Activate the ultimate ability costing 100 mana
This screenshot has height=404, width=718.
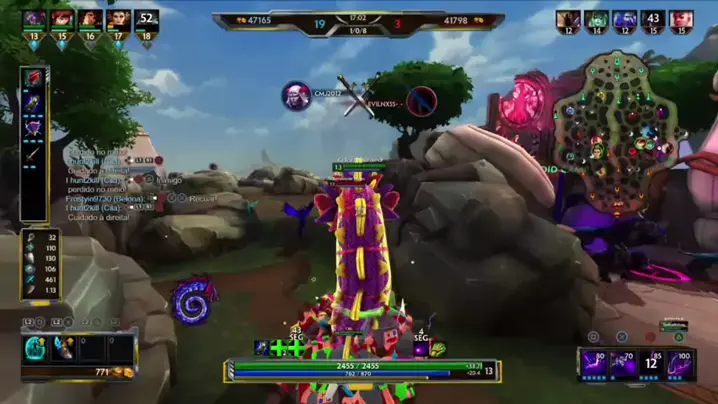[x=679, y=363]
